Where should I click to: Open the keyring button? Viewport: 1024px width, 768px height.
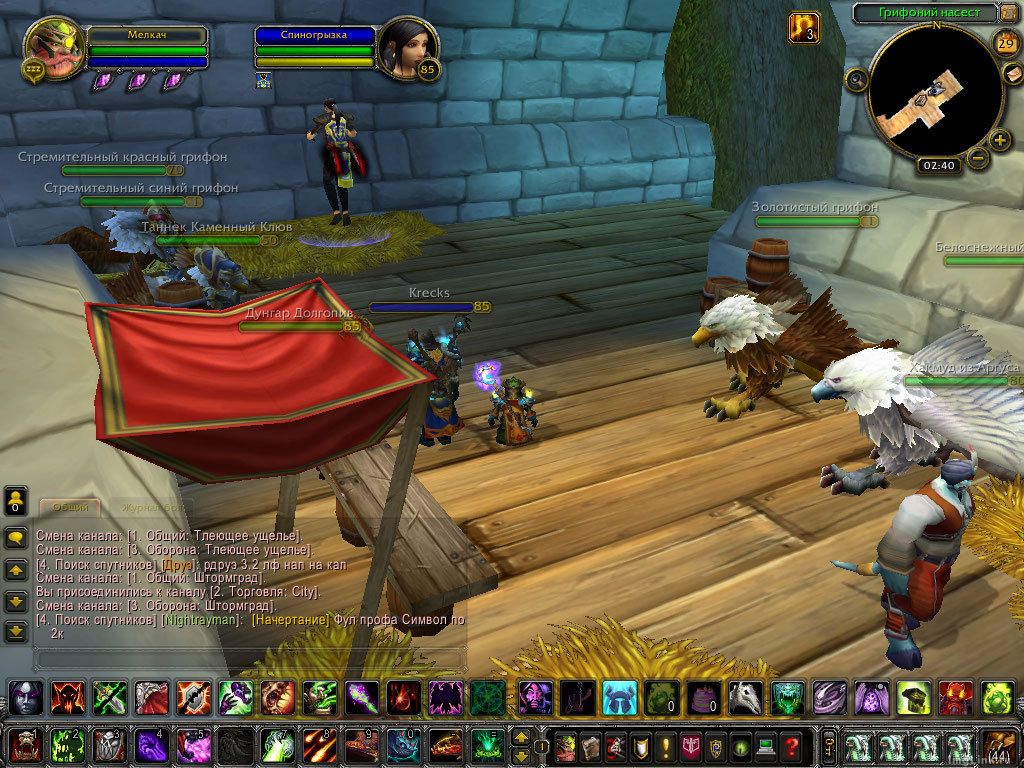[830, 745]
